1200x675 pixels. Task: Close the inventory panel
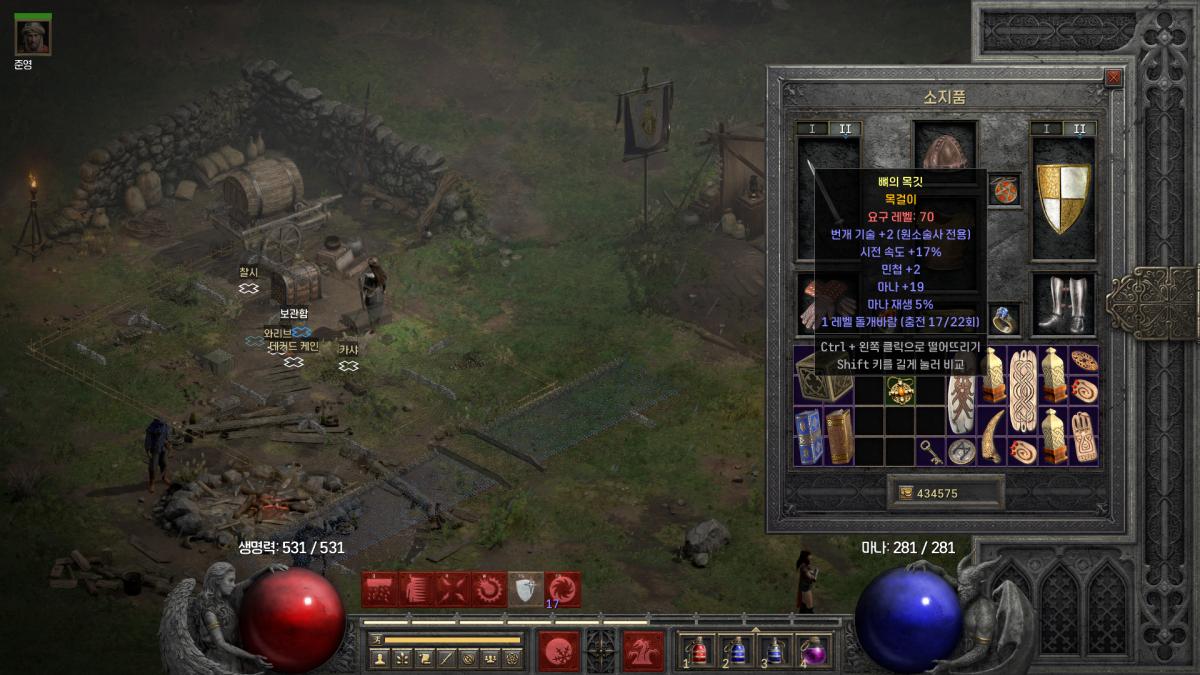point(1114,78)
